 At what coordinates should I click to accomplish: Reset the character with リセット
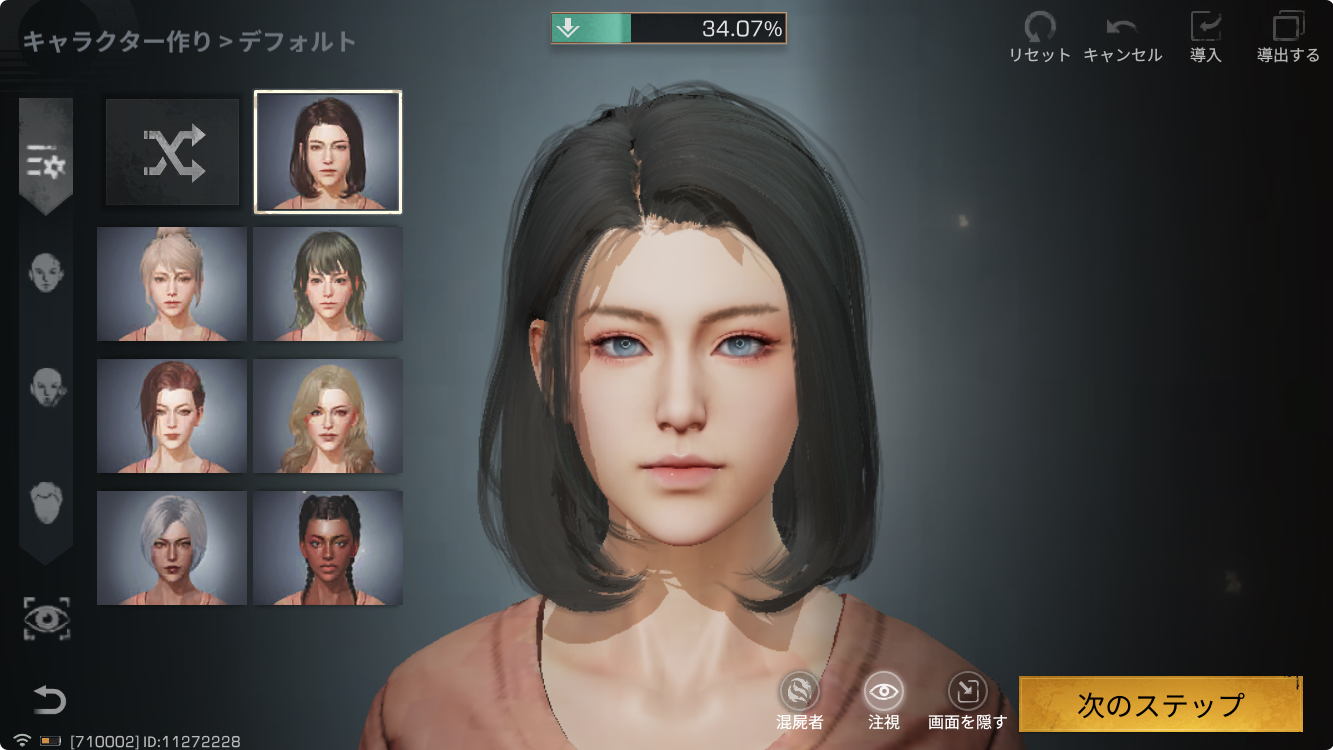pos(1039,37)
